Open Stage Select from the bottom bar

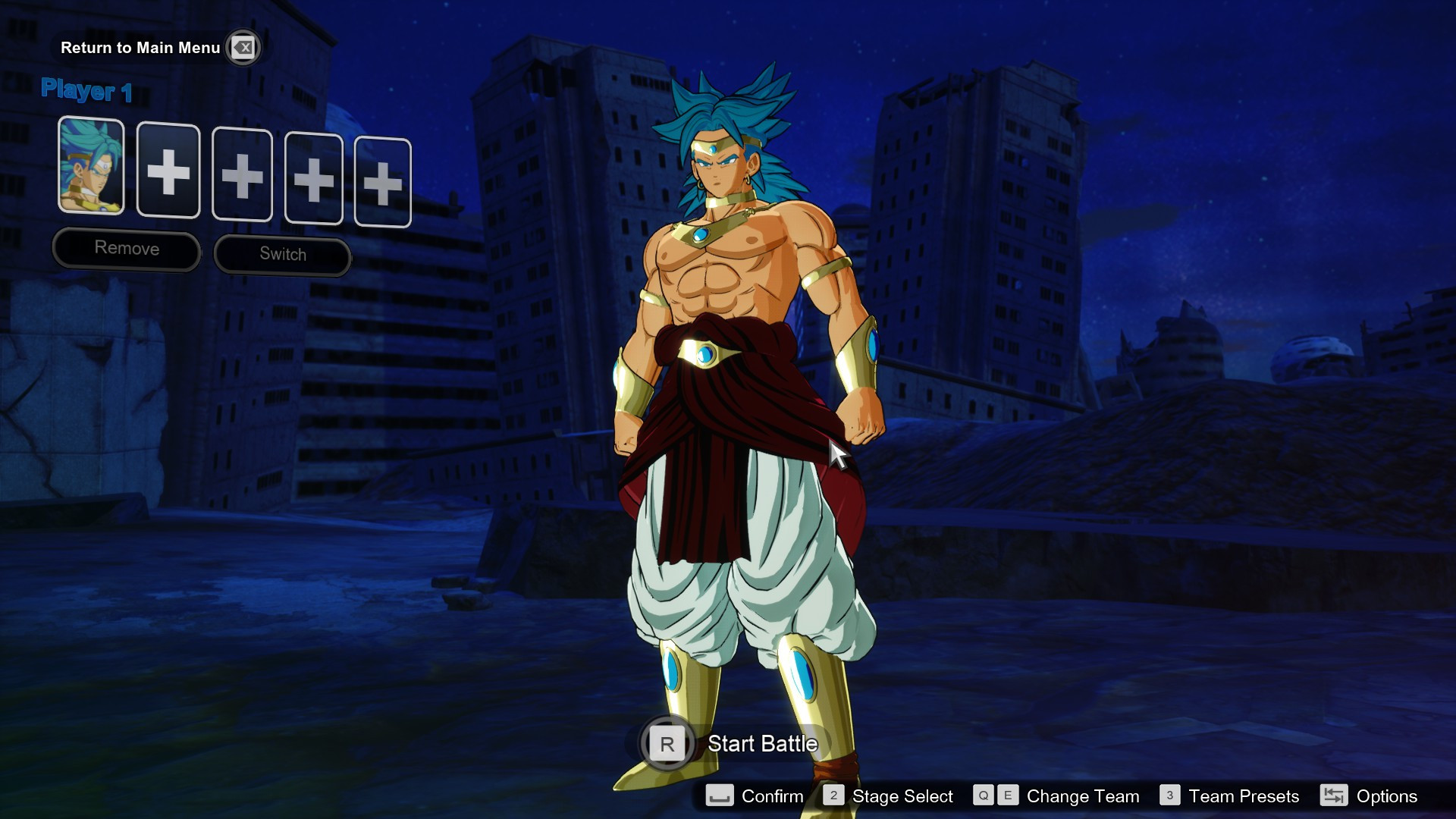tap(902, 796)
